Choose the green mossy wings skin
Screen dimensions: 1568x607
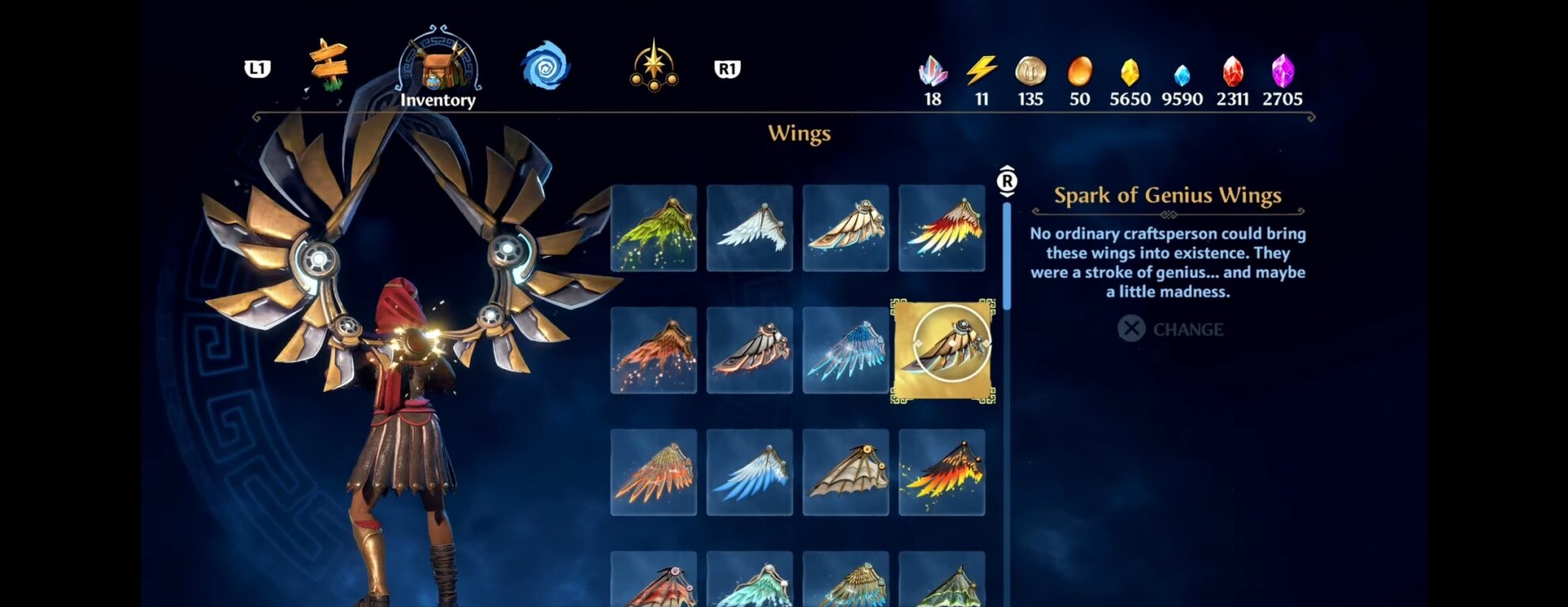(655, 228)
